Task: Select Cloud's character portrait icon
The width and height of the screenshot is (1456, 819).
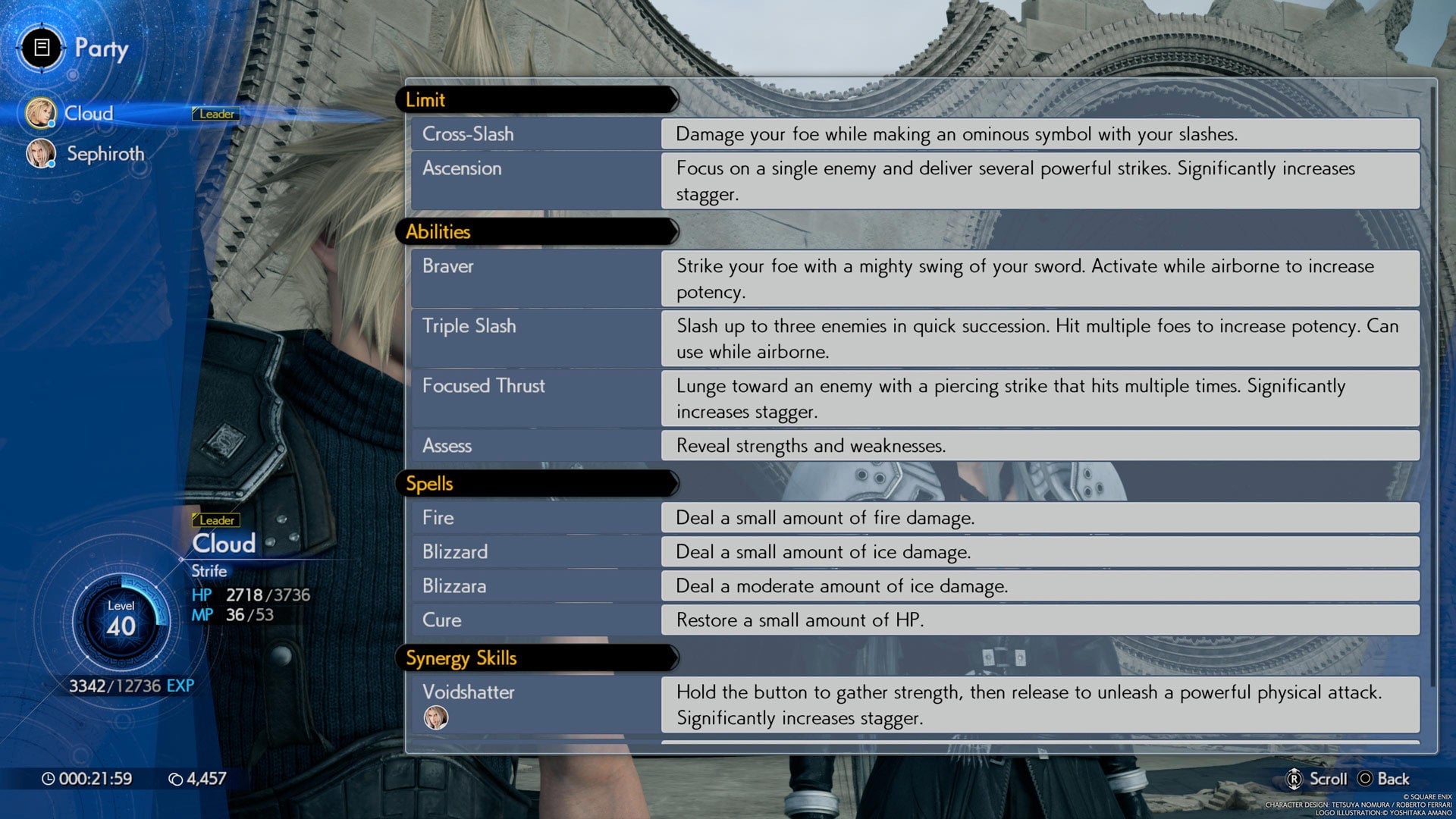Action: coord(40,111)
